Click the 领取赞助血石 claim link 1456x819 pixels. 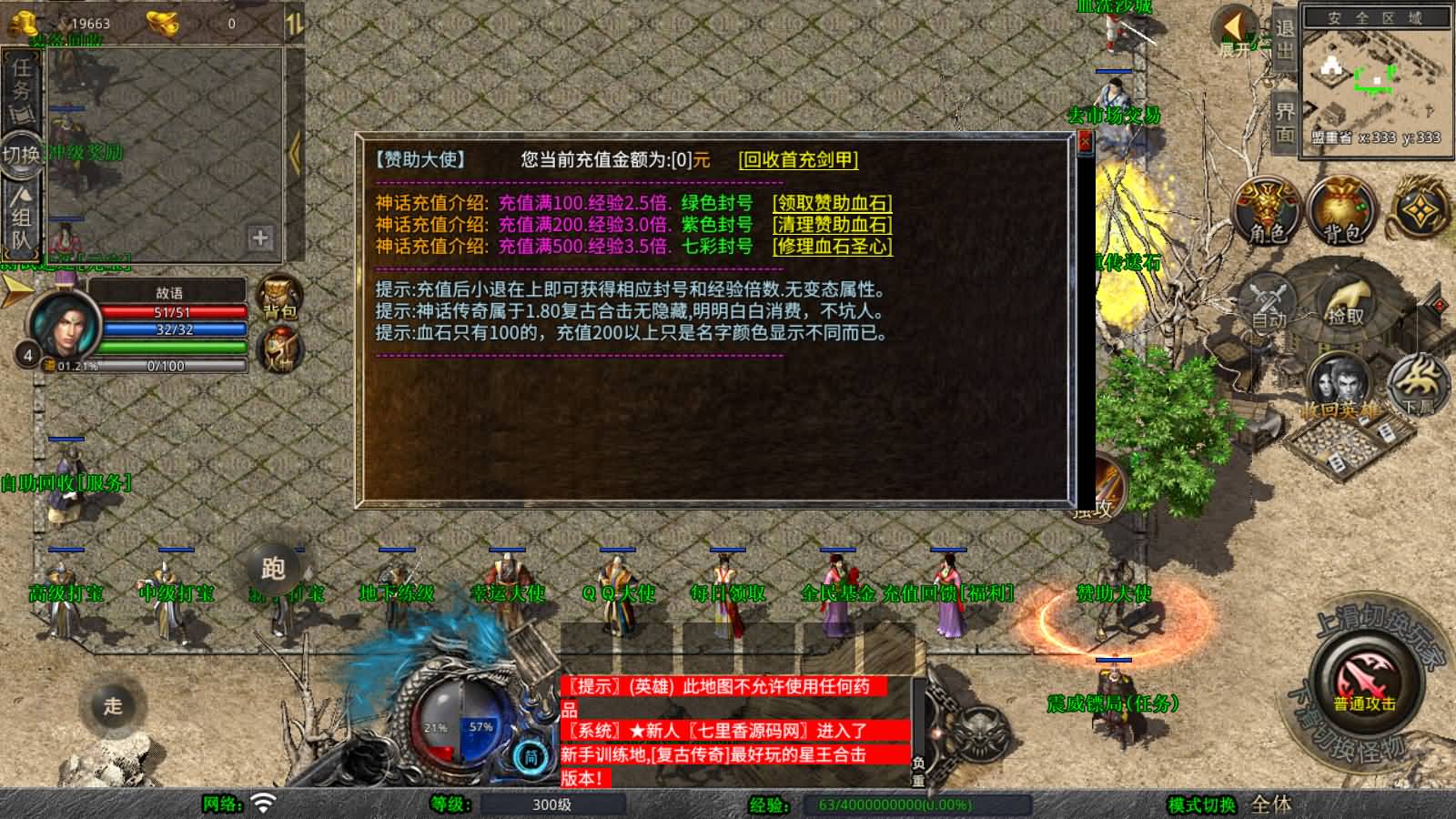tap(831, 202)
